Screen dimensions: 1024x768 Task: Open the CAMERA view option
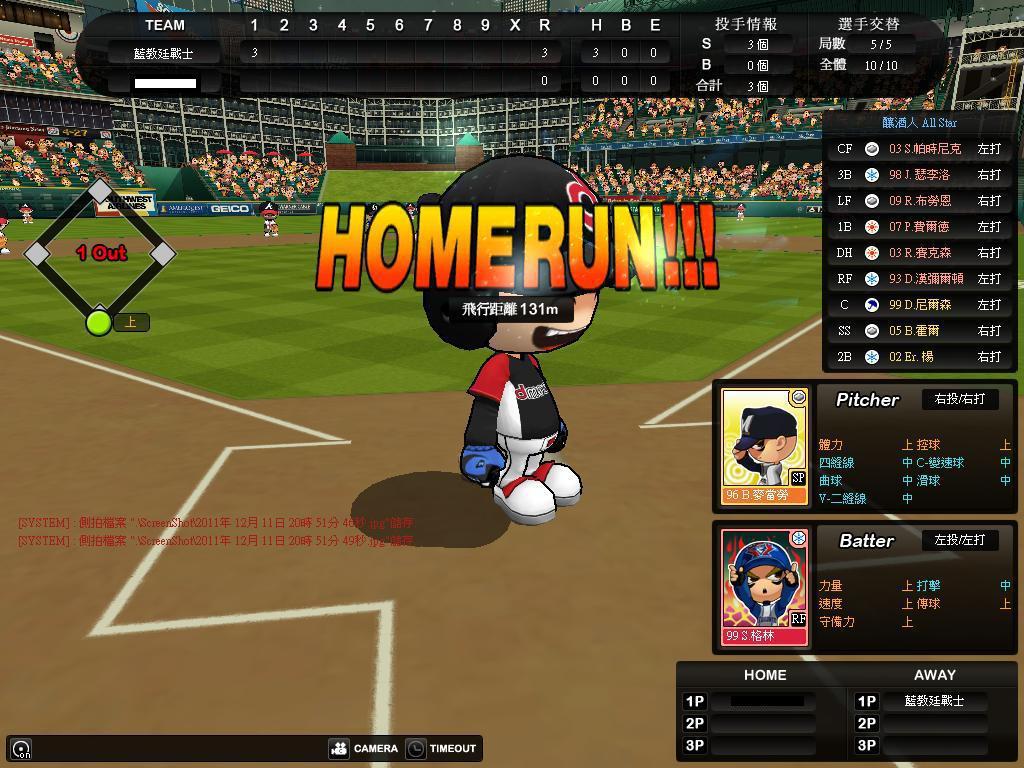pyautogui.click(x=365, y=748)
